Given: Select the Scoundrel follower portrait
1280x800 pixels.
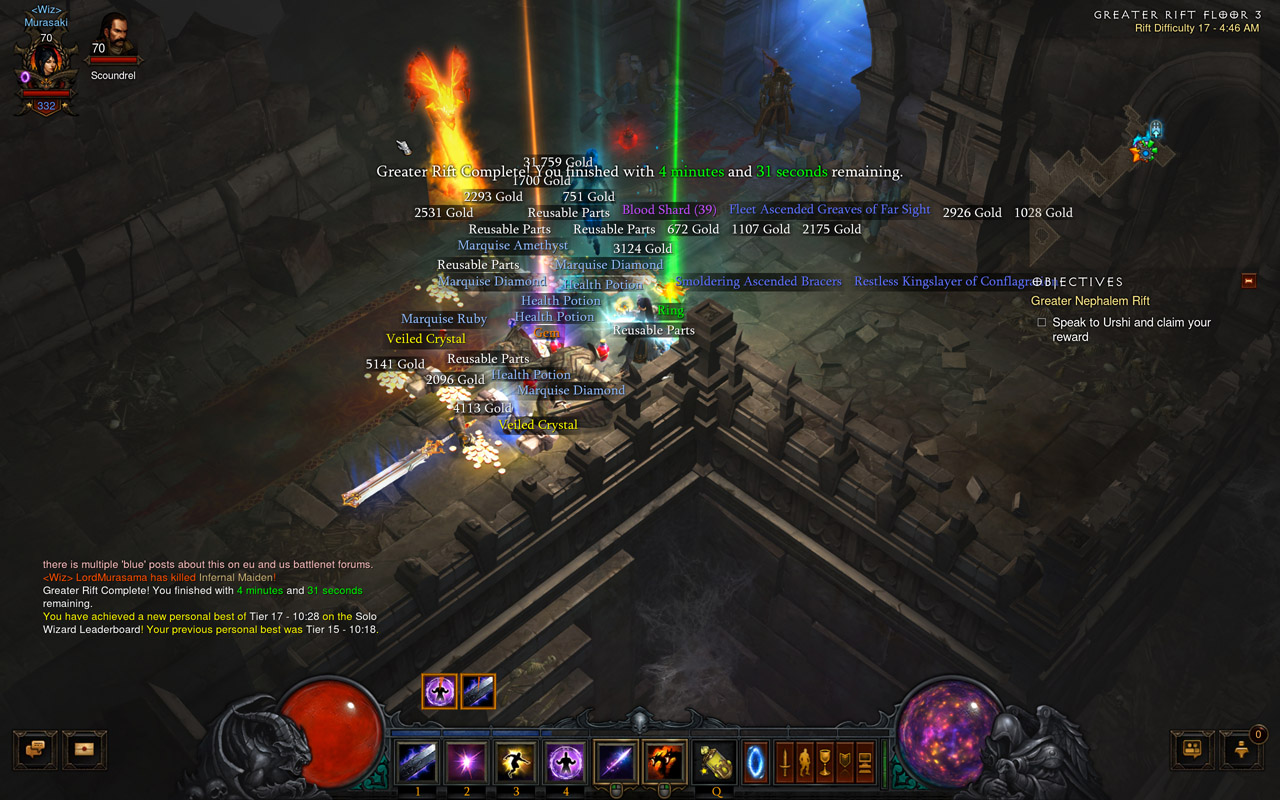Looking at the screenshot, I should (x=113, y=39).
